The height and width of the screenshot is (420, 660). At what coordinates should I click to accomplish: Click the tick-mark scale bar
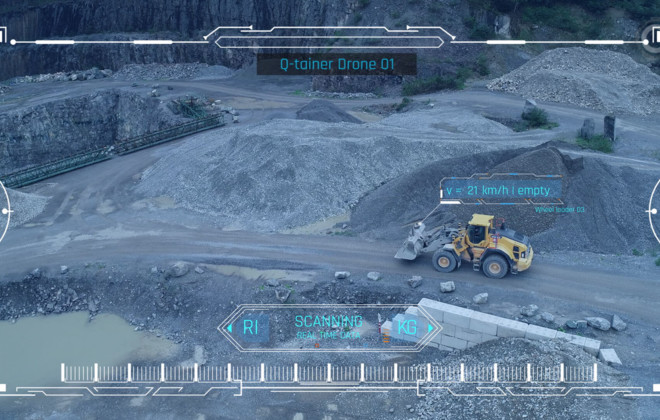tap(331, 372)
